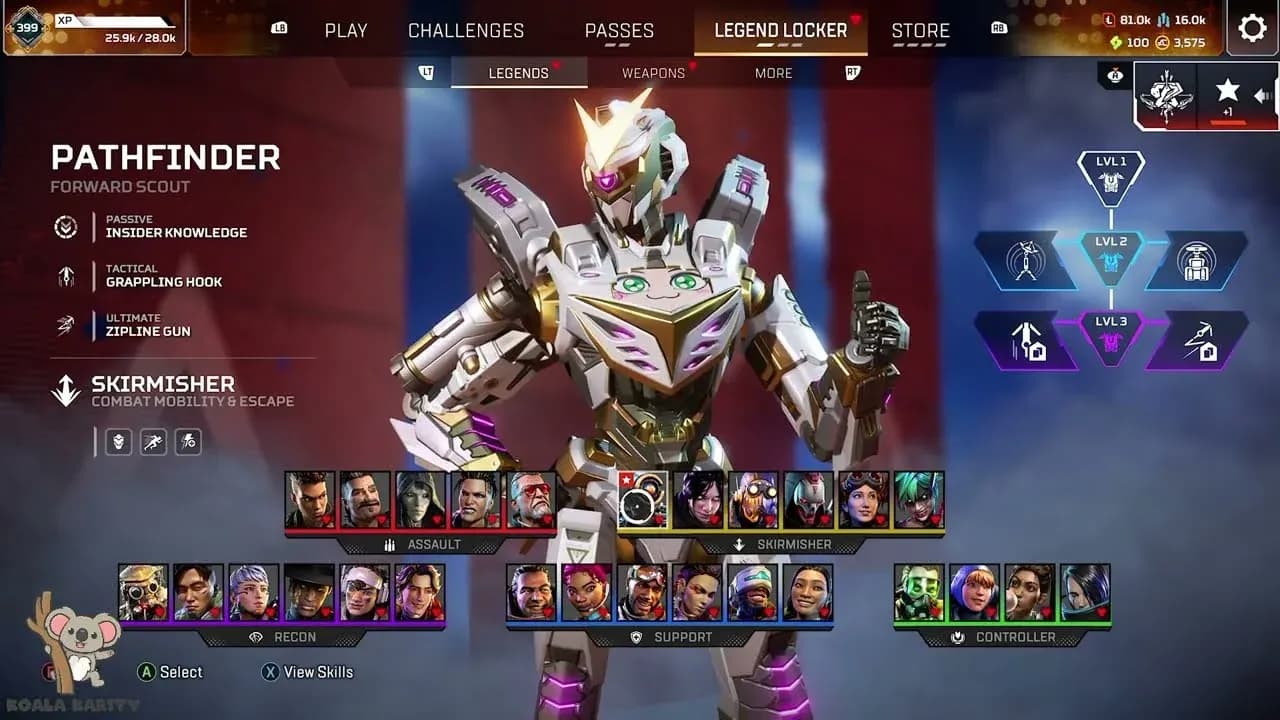Choose the Pathfinder legend portrait
The height and width of the screenshot is (720, 1280).
tap(642, 500)
